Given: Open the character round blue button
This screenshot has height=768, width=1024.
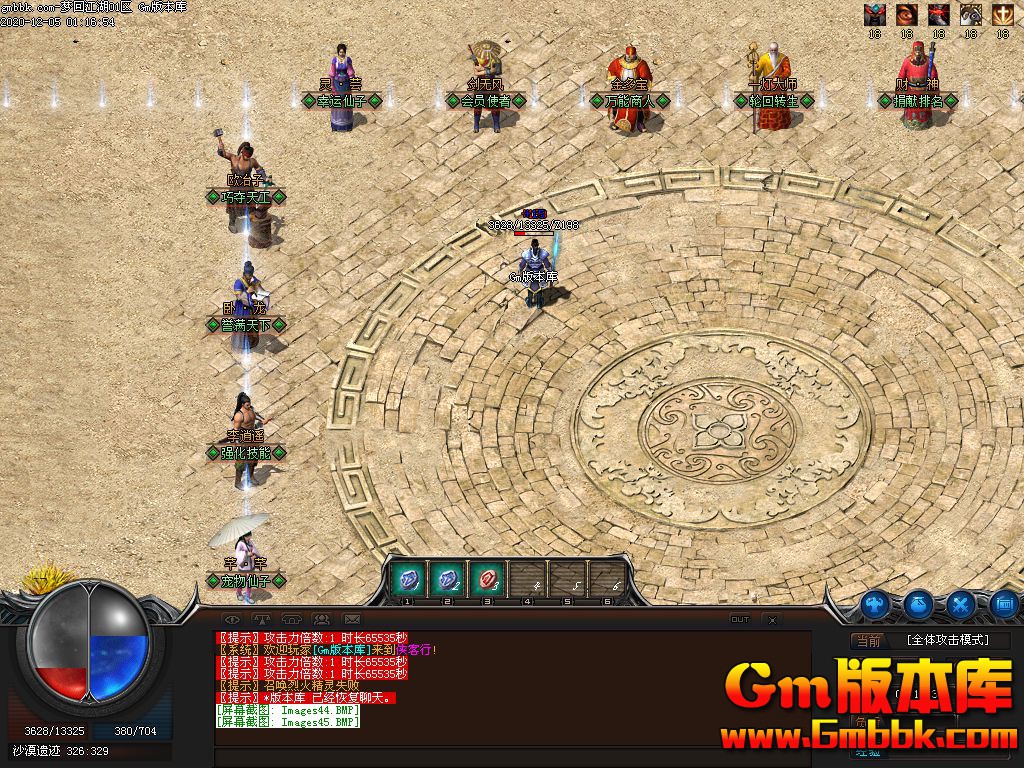Looking at the screenshot, I should [x=876, y=604].
